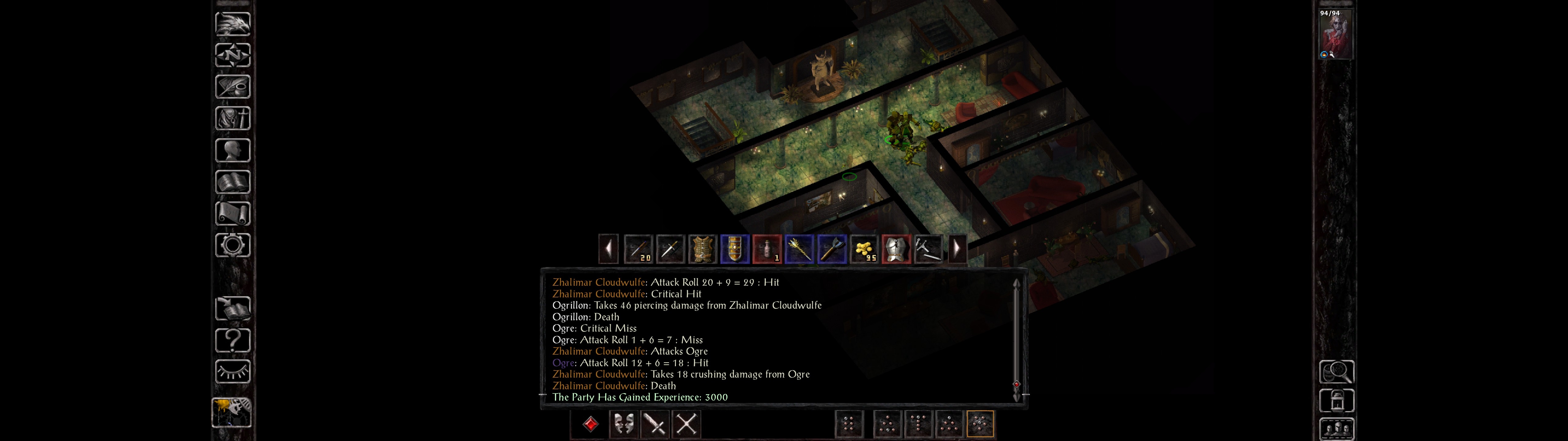Viewport: 1568px width, 441px height.
Task: Pick the red and gold shield
Action: pos(735,249)
